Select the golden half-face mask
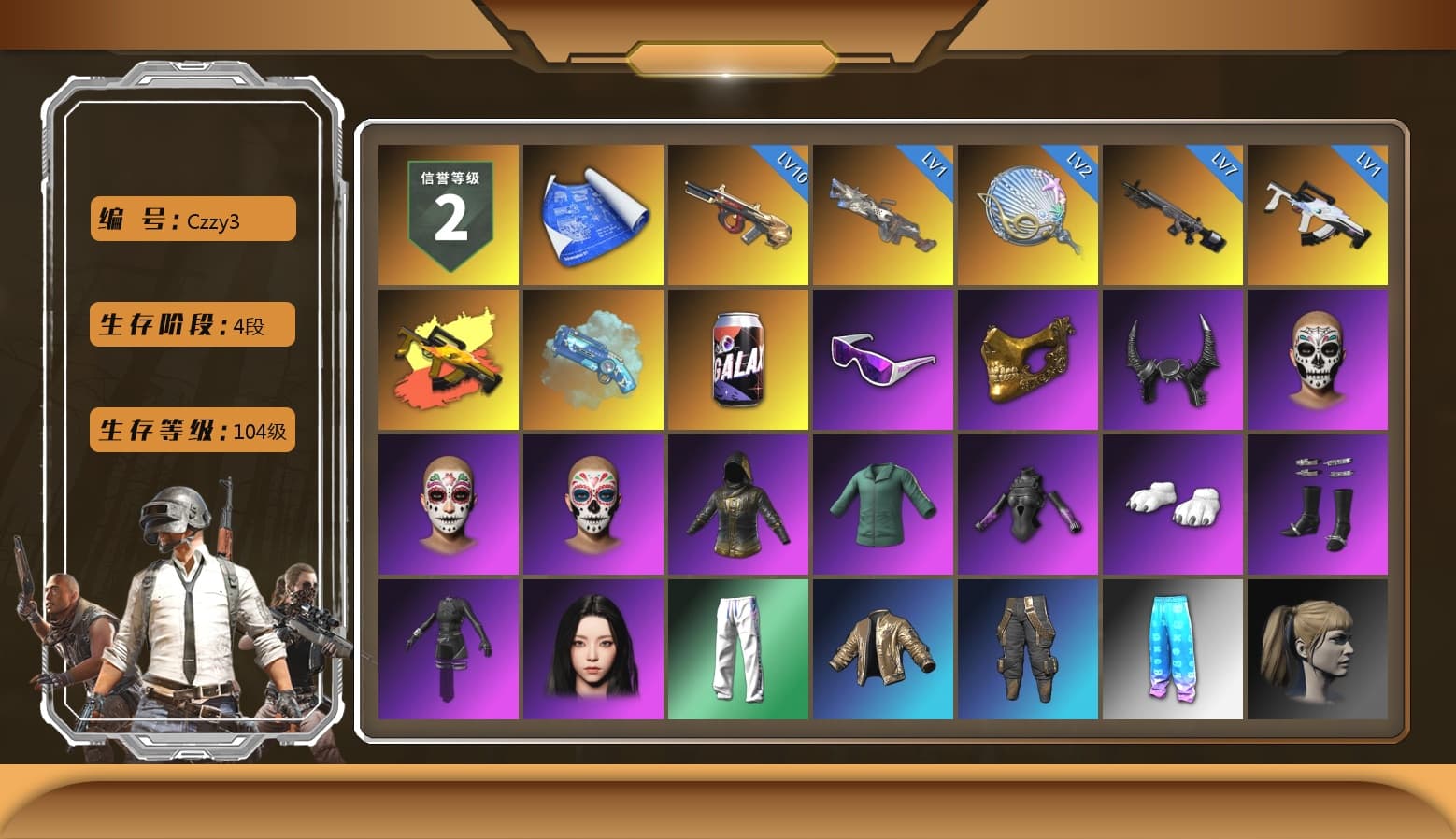Viewport: 1456px width, 839px height. point(1028,360)
